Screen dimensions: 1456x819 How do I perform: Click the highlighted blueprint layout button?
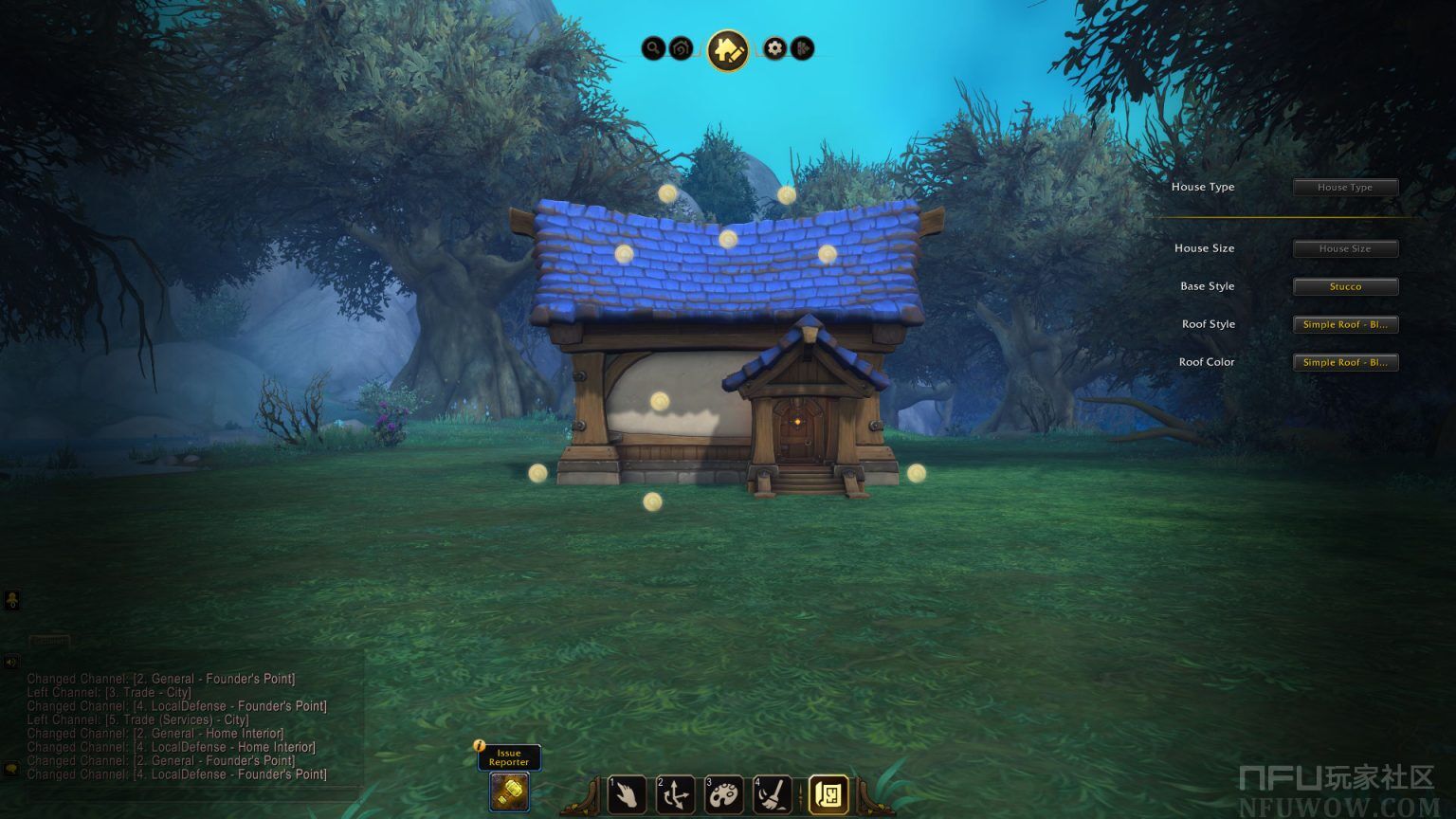coord(828,794)
